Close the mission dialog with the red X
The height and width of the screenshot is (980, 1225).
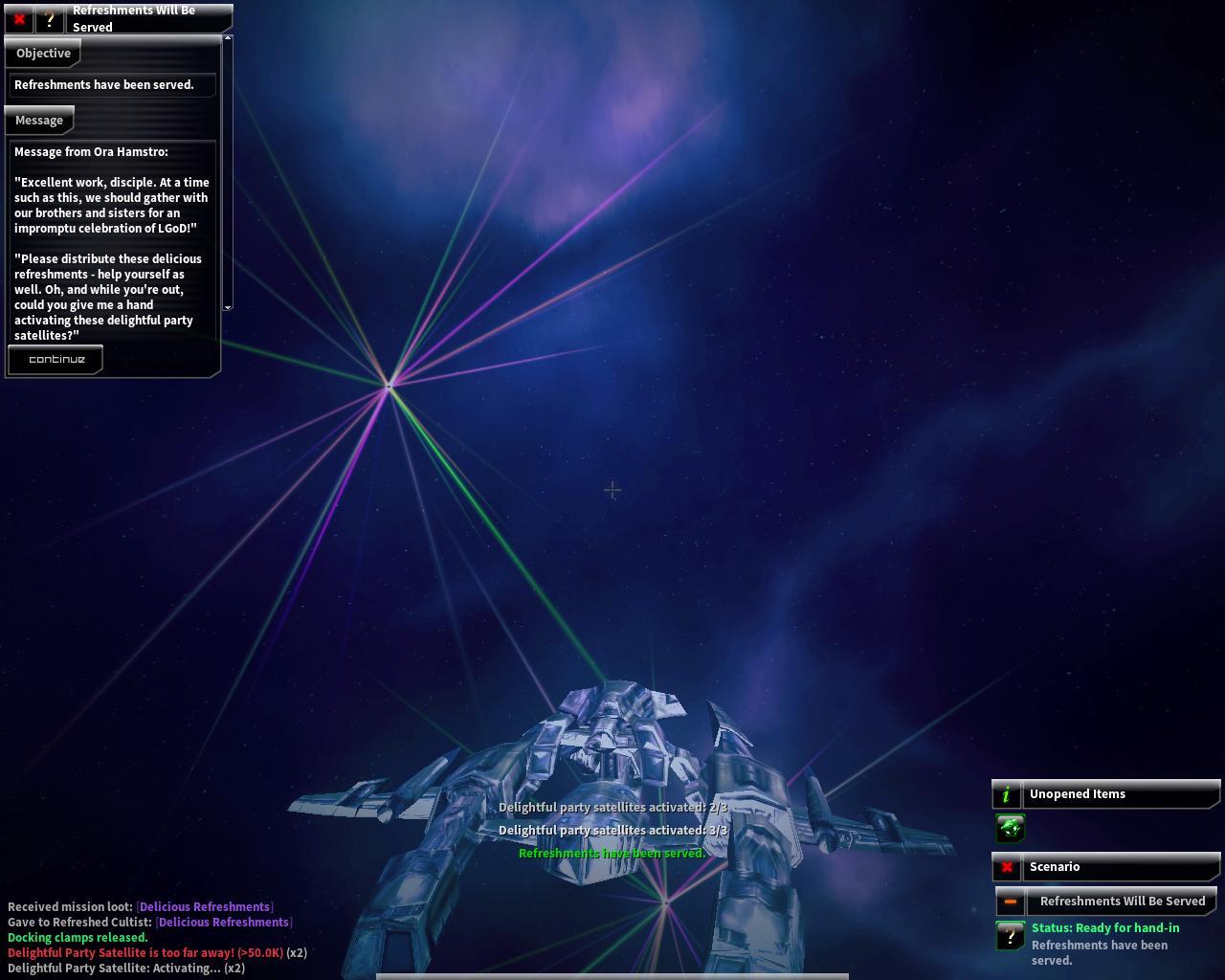(19, 19)
